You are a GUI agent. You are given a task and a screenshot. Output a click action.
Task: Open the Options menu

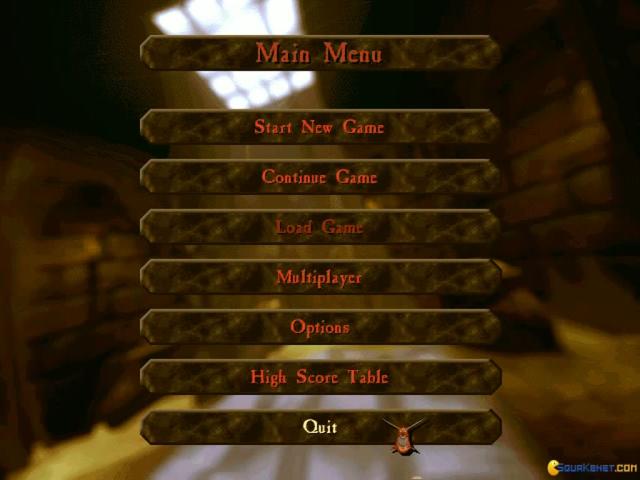pyautogui.click(x=320, y=327)
